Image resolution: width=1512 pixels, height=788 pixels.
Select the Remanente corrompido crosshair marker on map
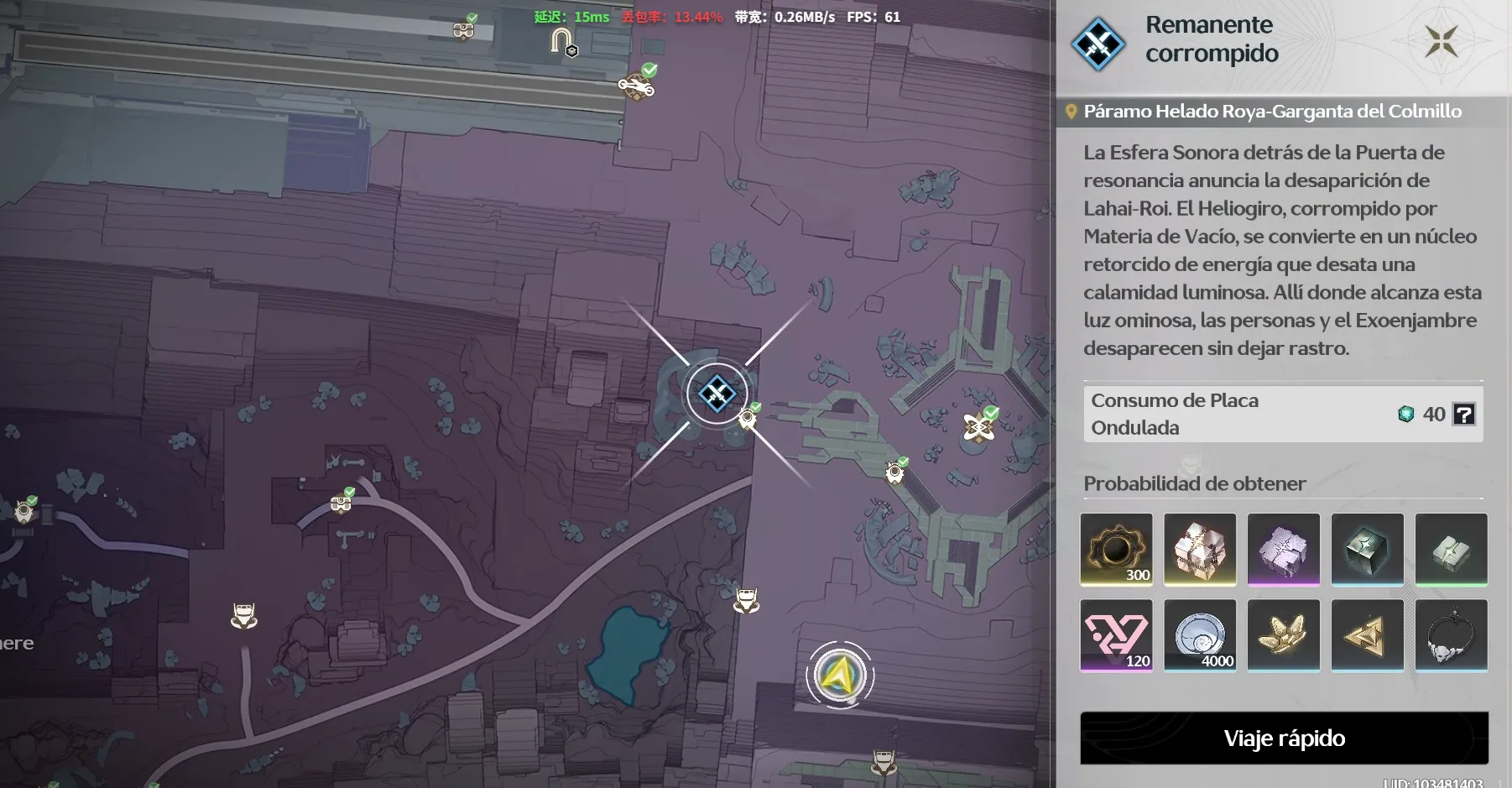[x=717, y=393]
